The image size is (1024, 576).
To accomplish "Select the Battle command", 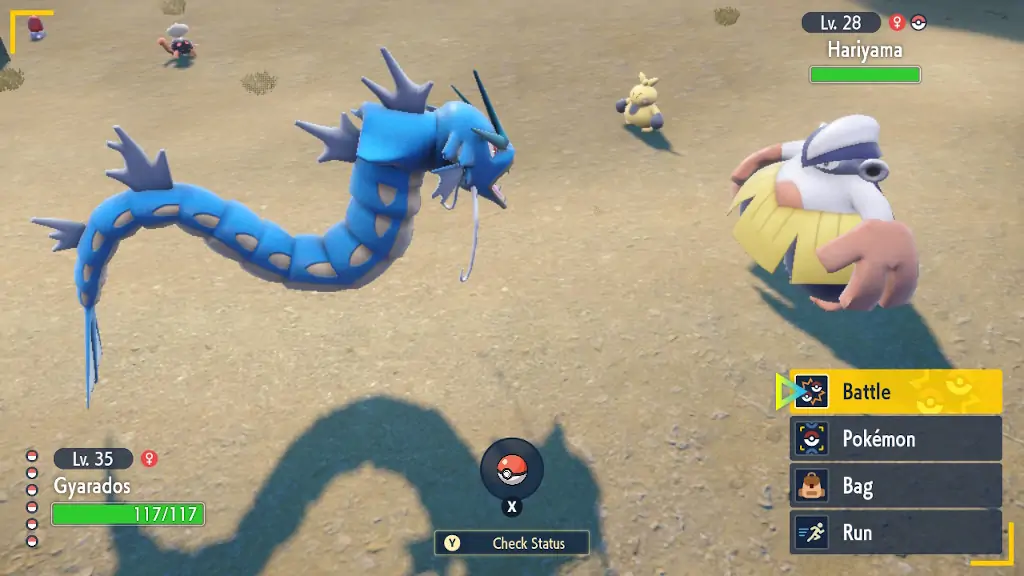I will coord(895,392).
